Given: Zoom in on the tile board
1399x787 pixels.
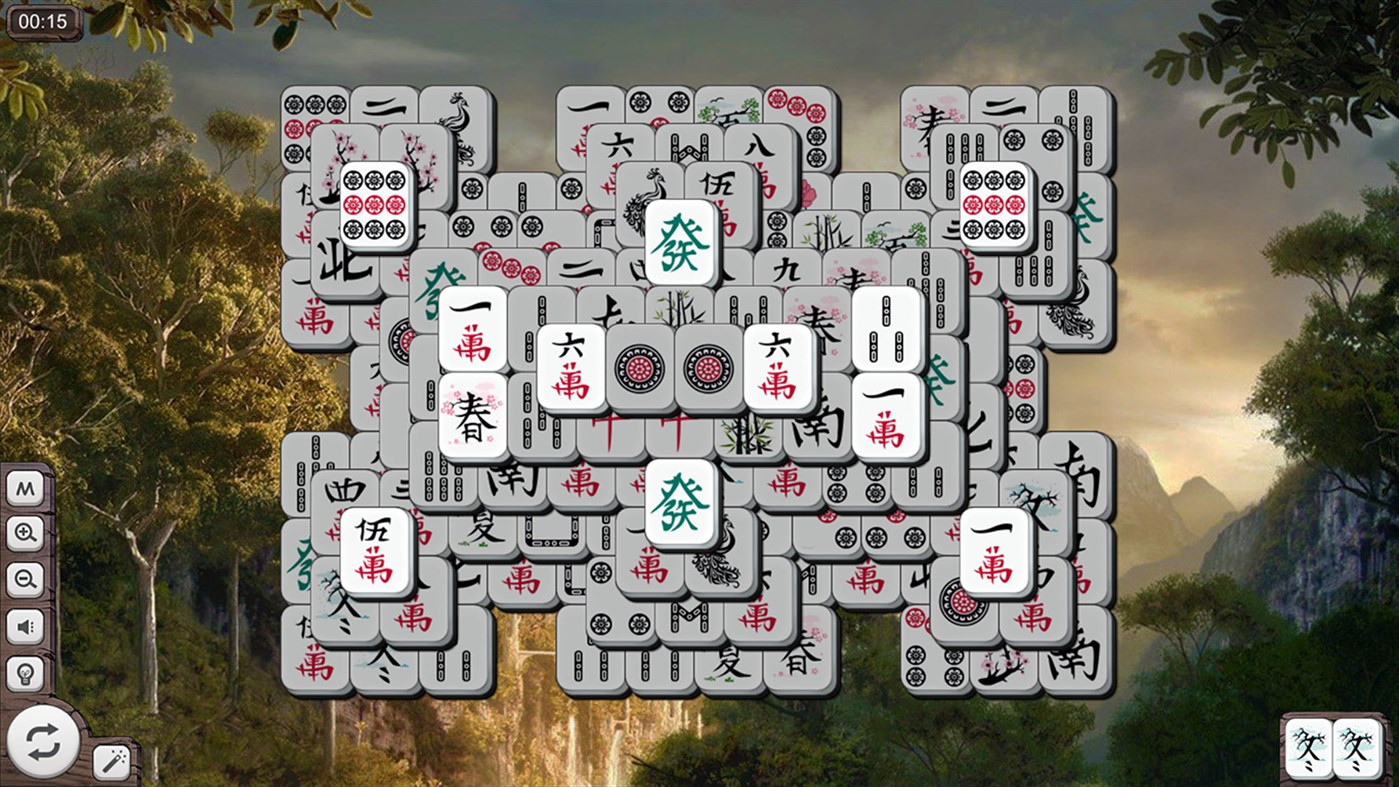Looking at the screenshot, I should [x=25, y=533].
